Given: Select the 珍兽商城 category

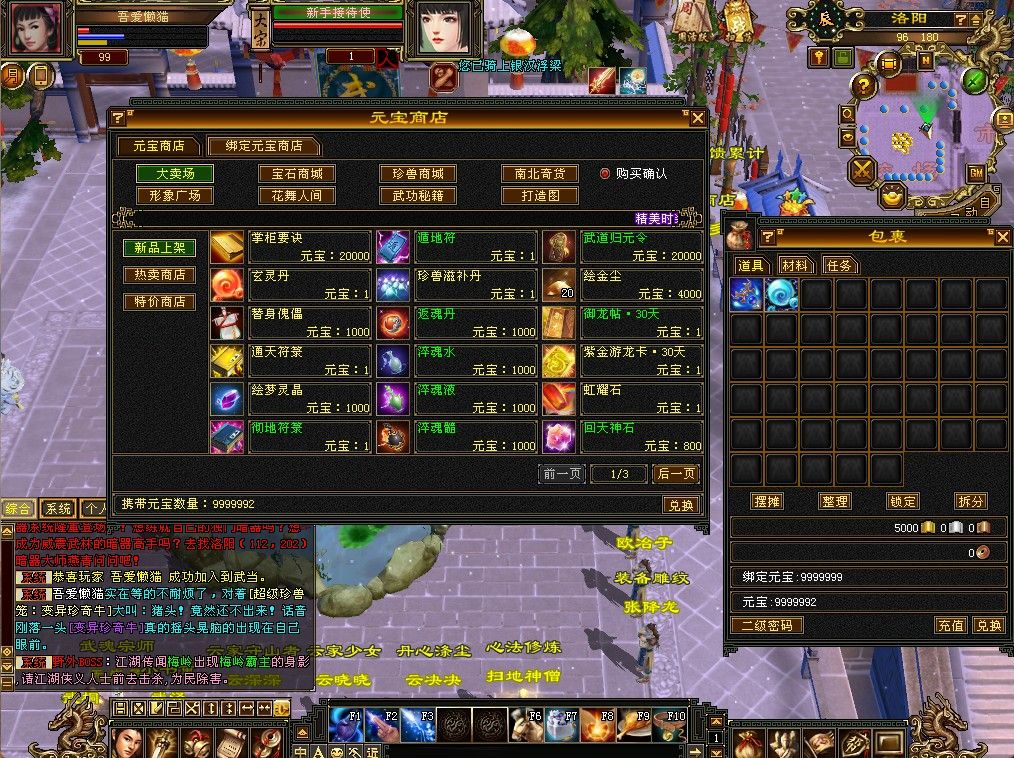Looking at the screenshot, I should tap(418, 173).
